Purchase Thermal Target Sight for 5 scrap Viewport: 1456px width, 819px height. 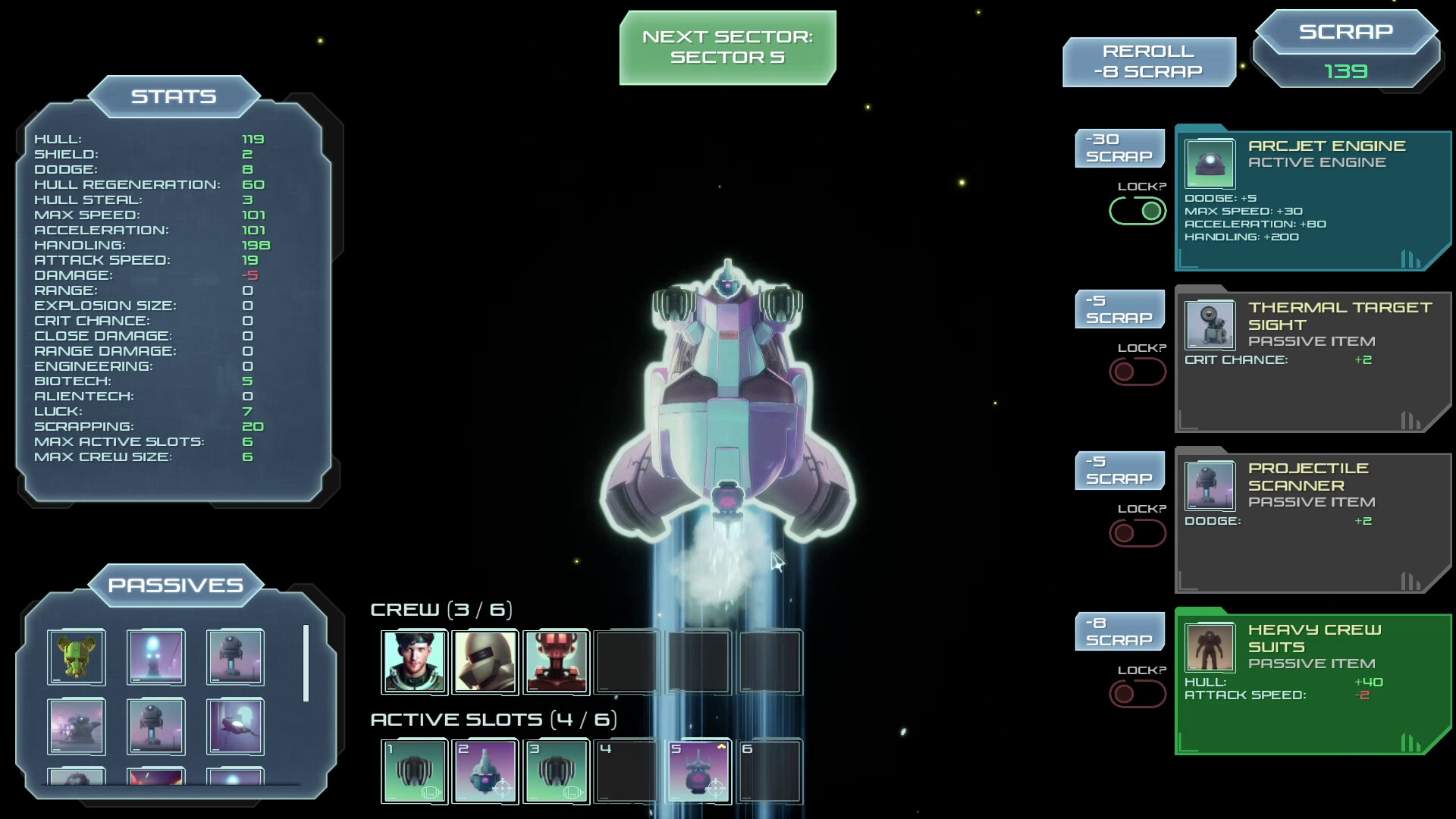click(x=1119, y=309)
